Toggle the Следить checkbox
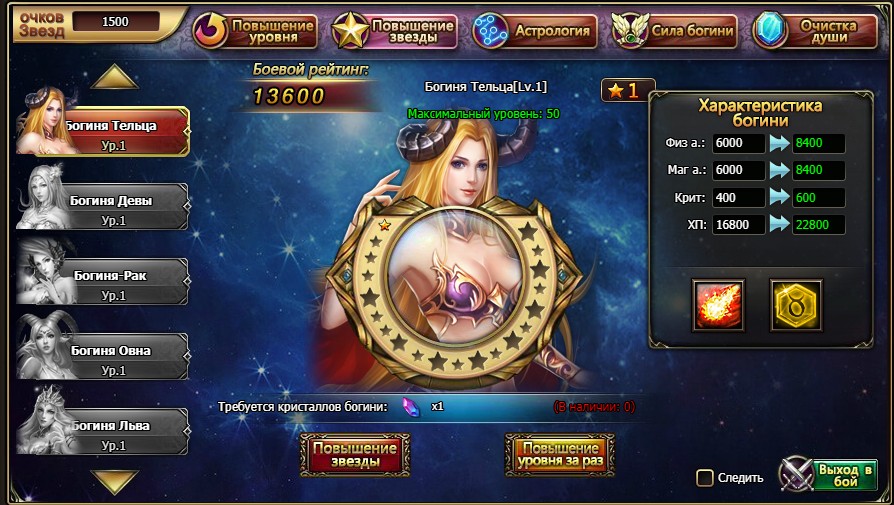The height and width of the screenshot is (505, 894). click(705, 478)
